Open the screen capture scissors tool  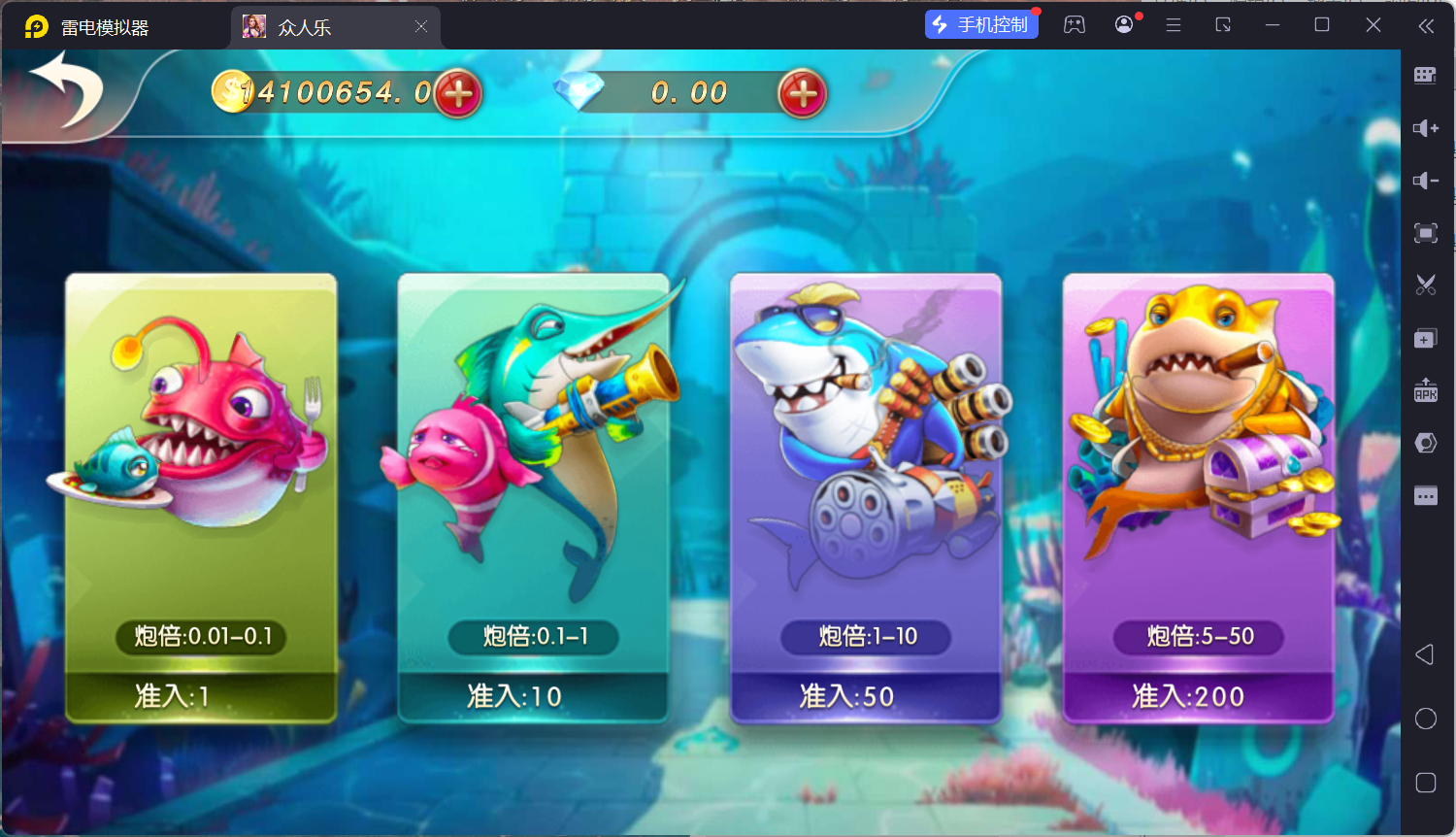coord(1425,285)
